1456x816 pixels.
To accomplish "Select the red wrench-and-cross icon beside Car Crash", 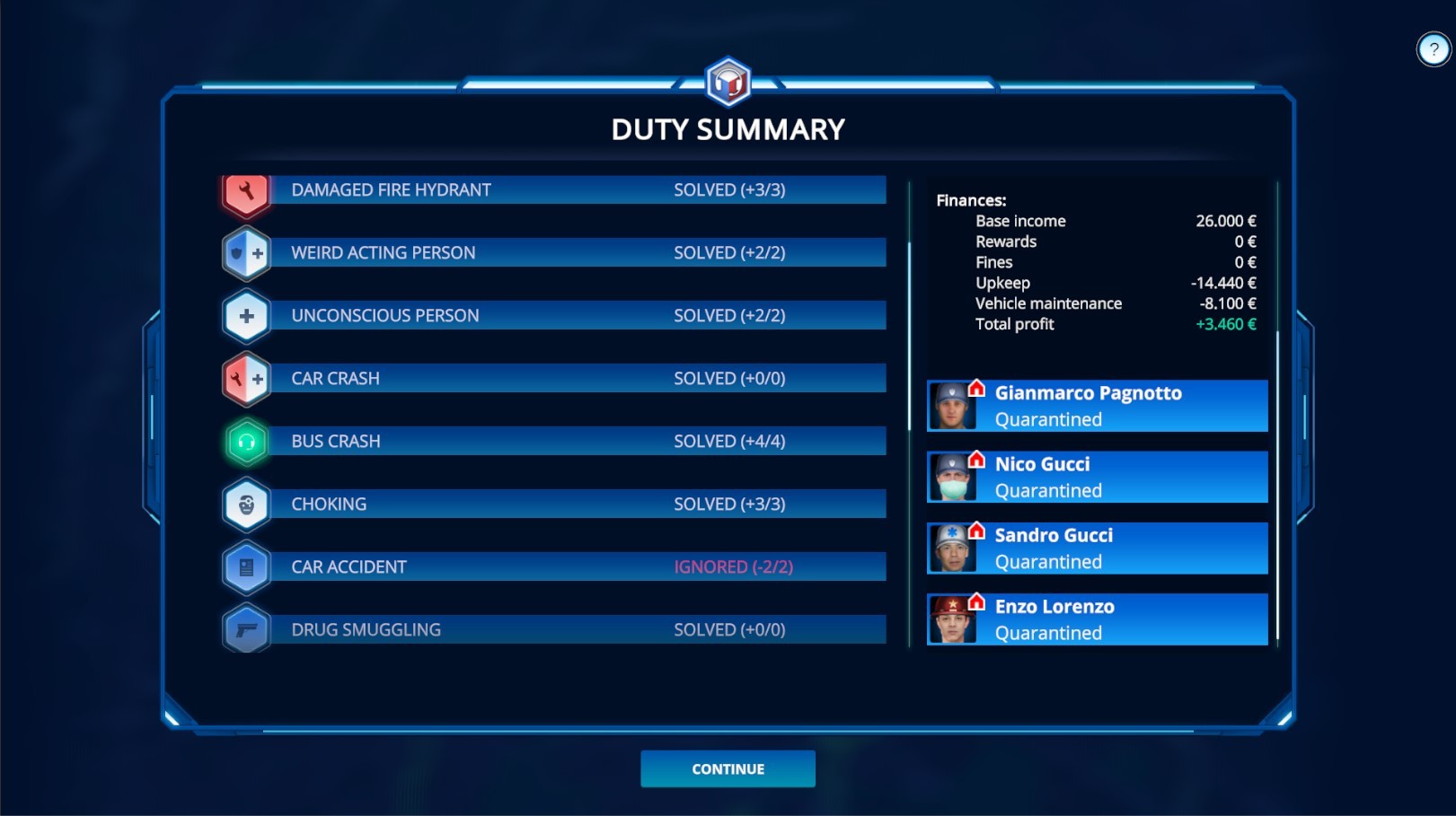I will pyautogui.click(x=245, y=378).
